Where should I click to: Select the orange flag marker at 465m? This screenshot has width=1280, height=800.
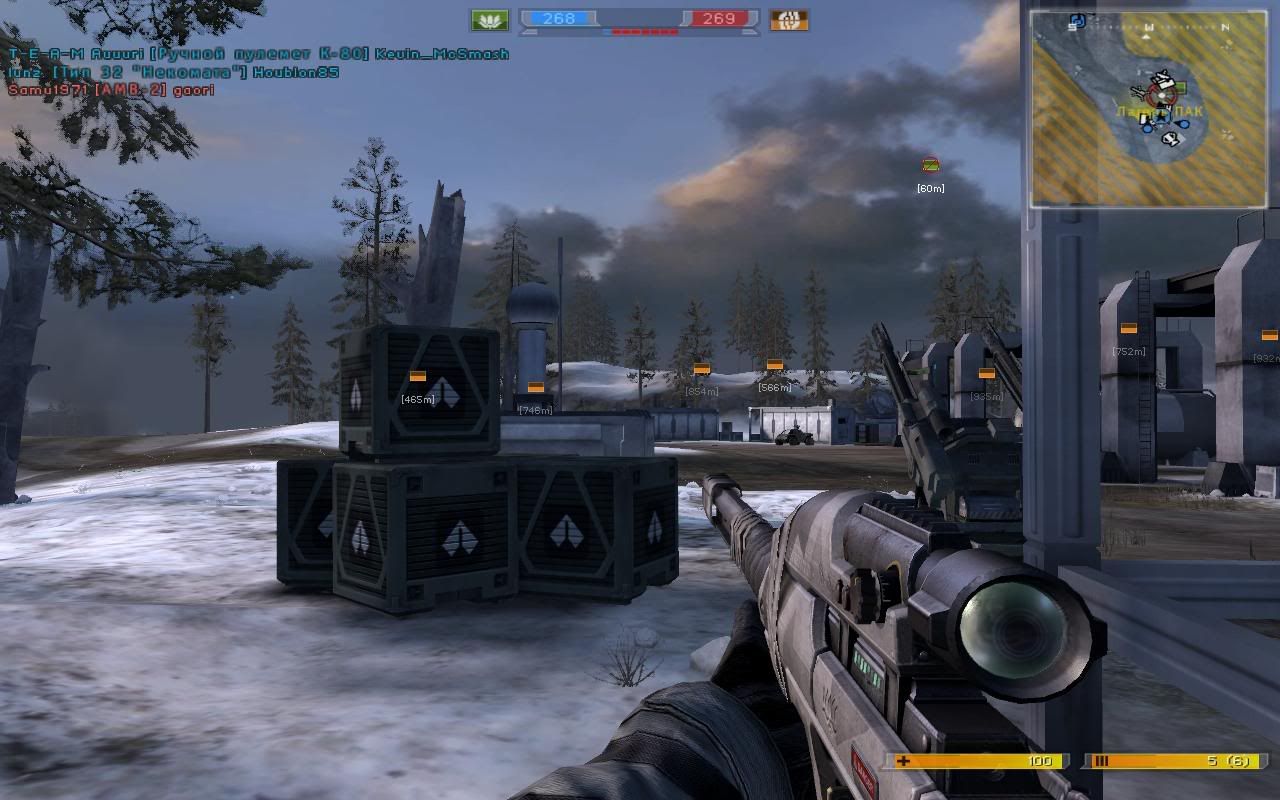point(418,376)
